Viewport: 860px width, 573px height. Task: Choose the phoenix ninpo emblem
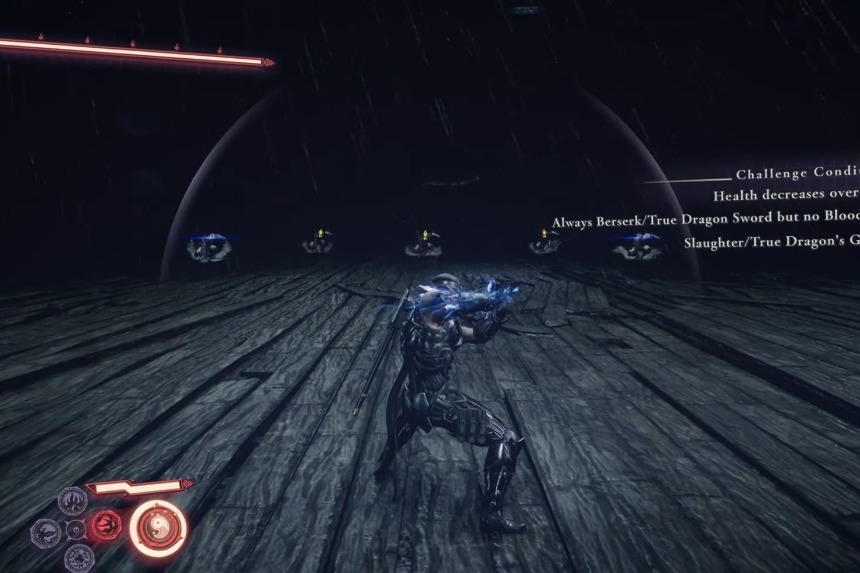click(45, 531)
